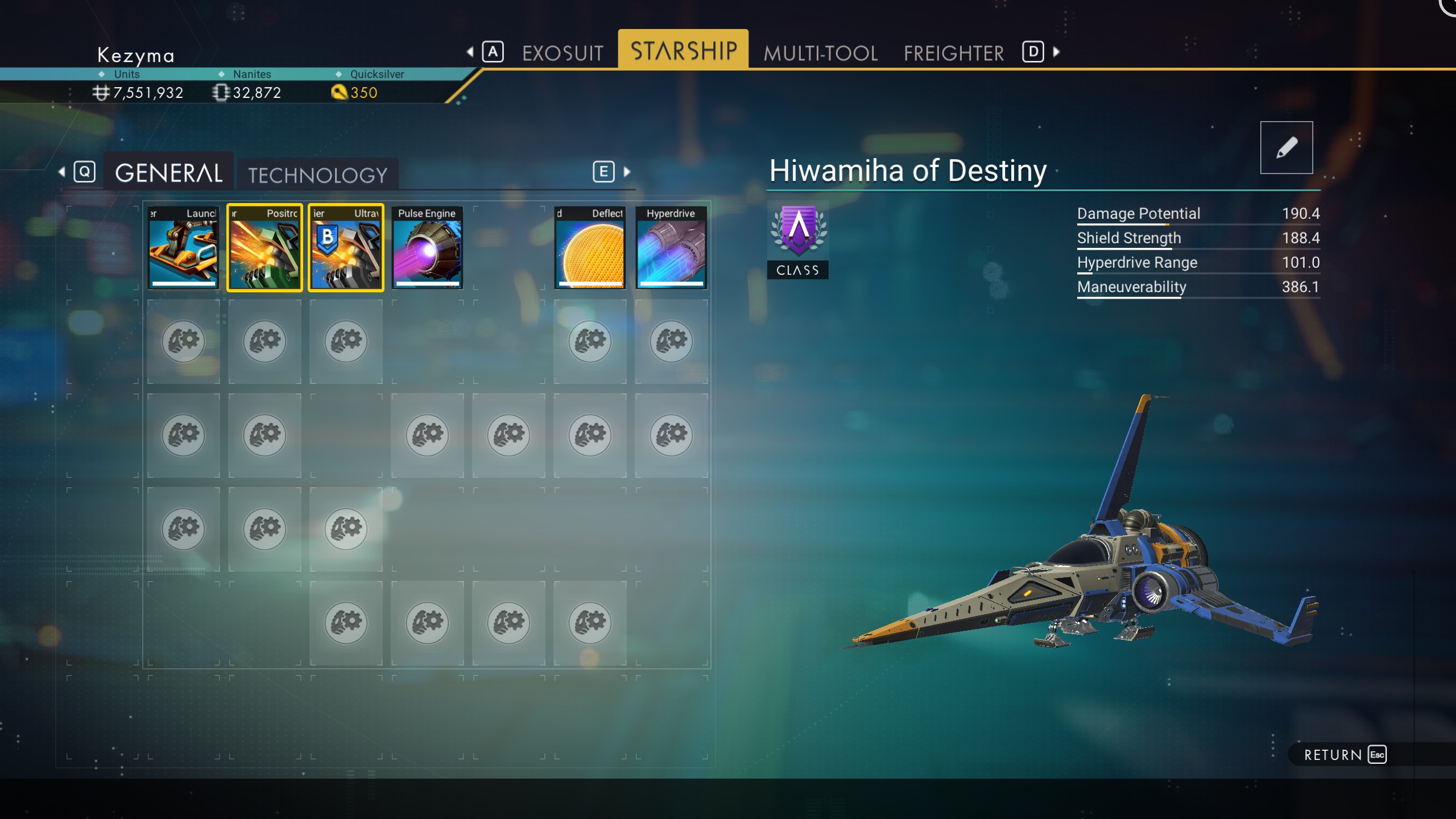Open the Multi-Tool tab
Image resolution: width=1456 pixels, height=819 pixels.
click(x=820, y=53)
